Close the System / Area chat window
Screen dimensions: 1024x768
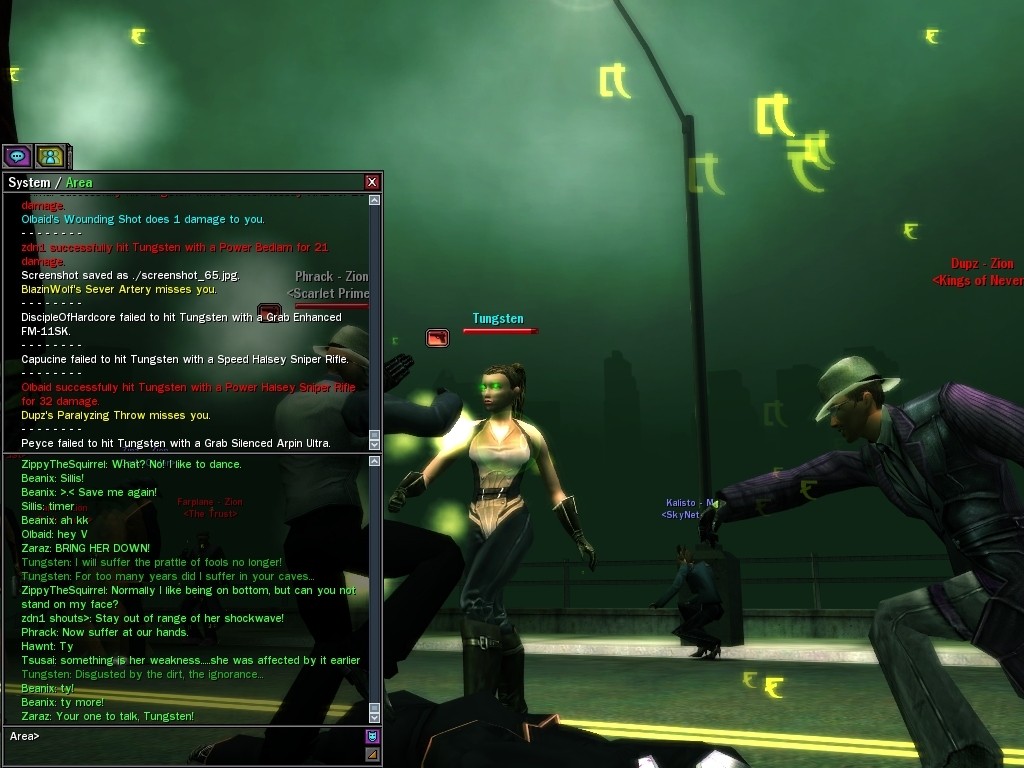point(372,182)
